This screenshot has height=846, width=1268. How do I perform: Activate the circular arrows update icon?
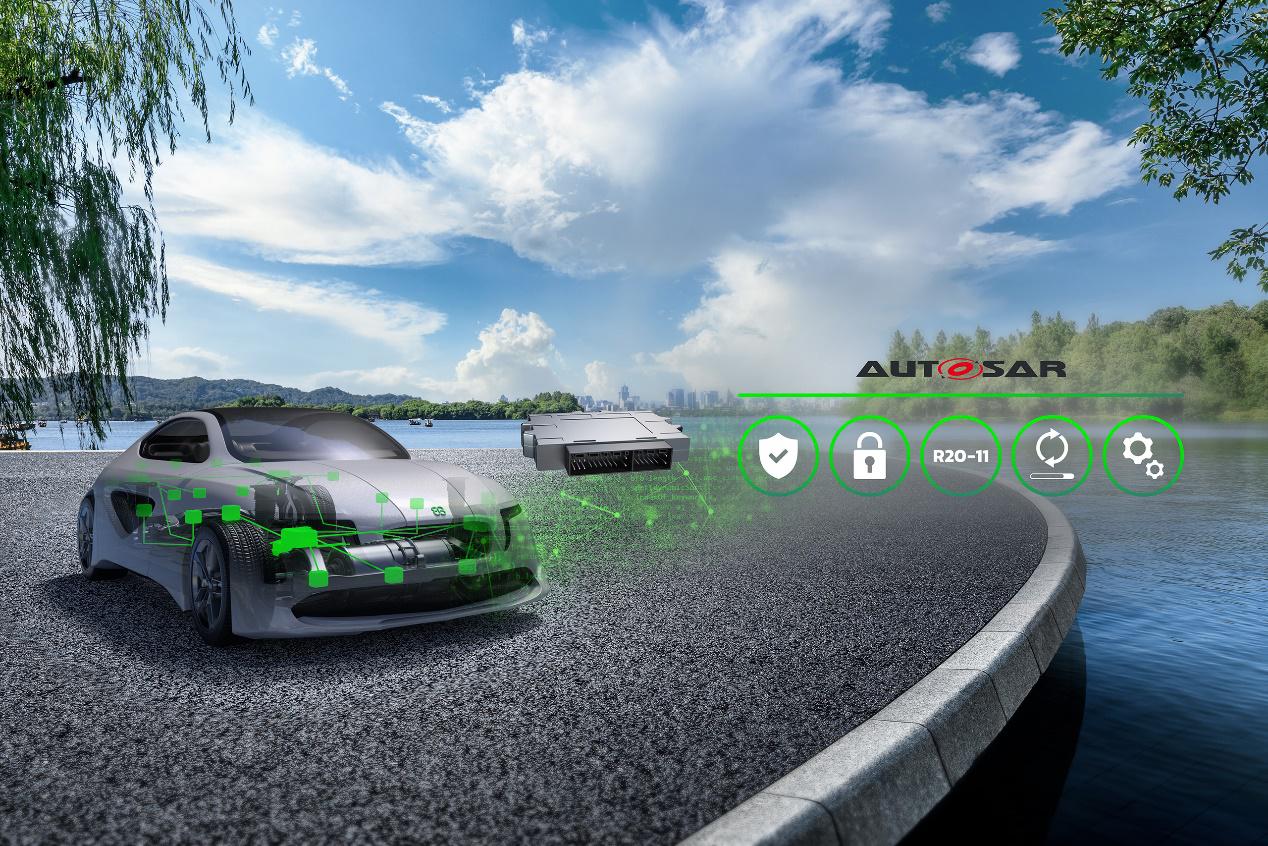[1052, 456]
